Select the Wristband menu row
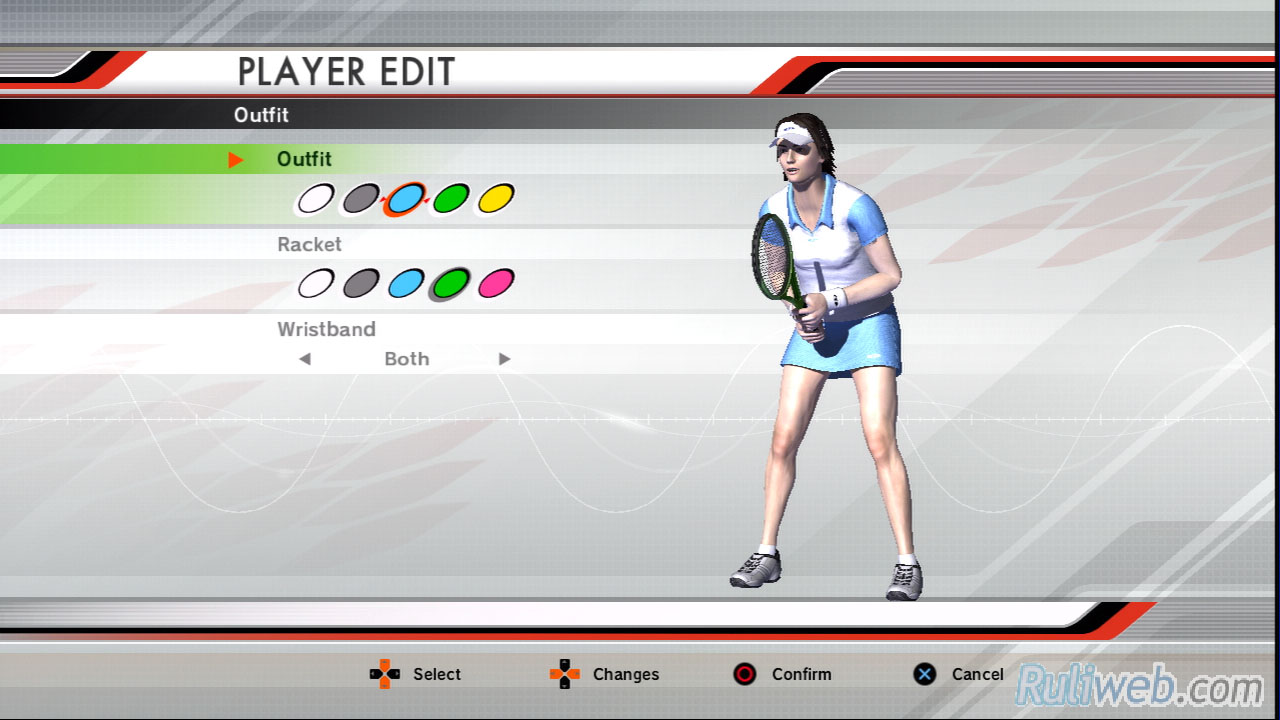1280x720 pixels. [x=326, y=329]
